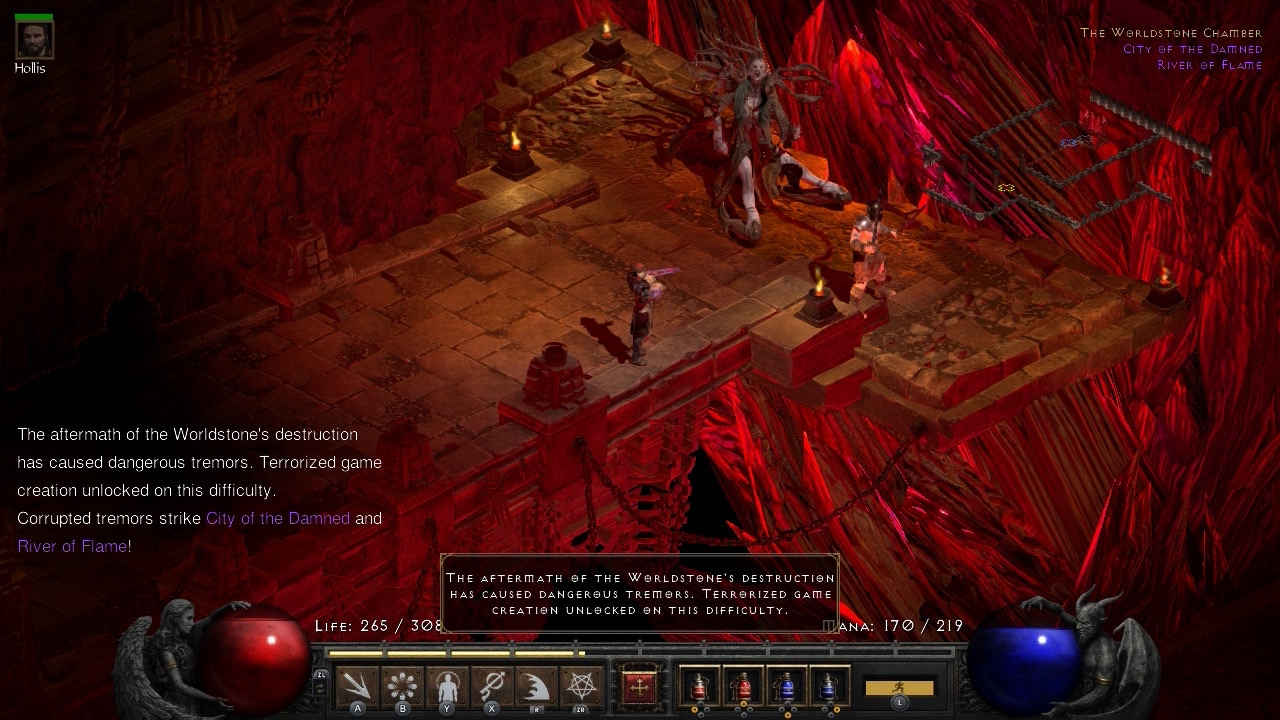Activate the triple-arrow skill
1280x720 pixels.
tap(357, 686)
